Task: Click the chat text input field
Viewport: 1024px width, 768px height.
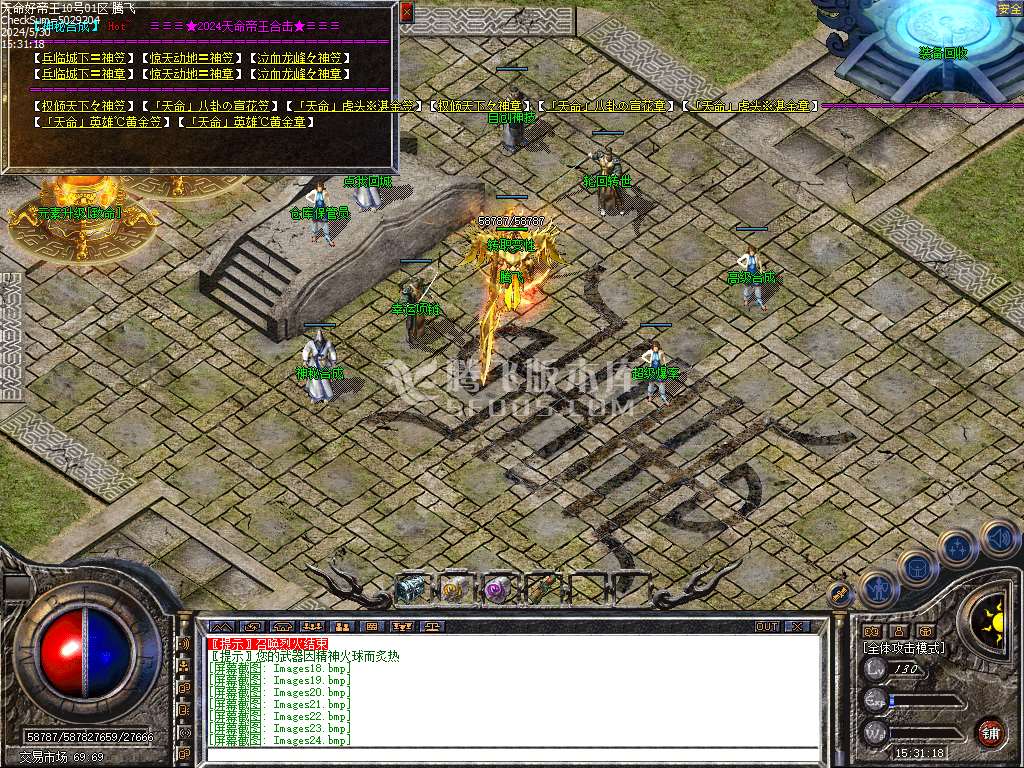Action: tap(510, 755)
